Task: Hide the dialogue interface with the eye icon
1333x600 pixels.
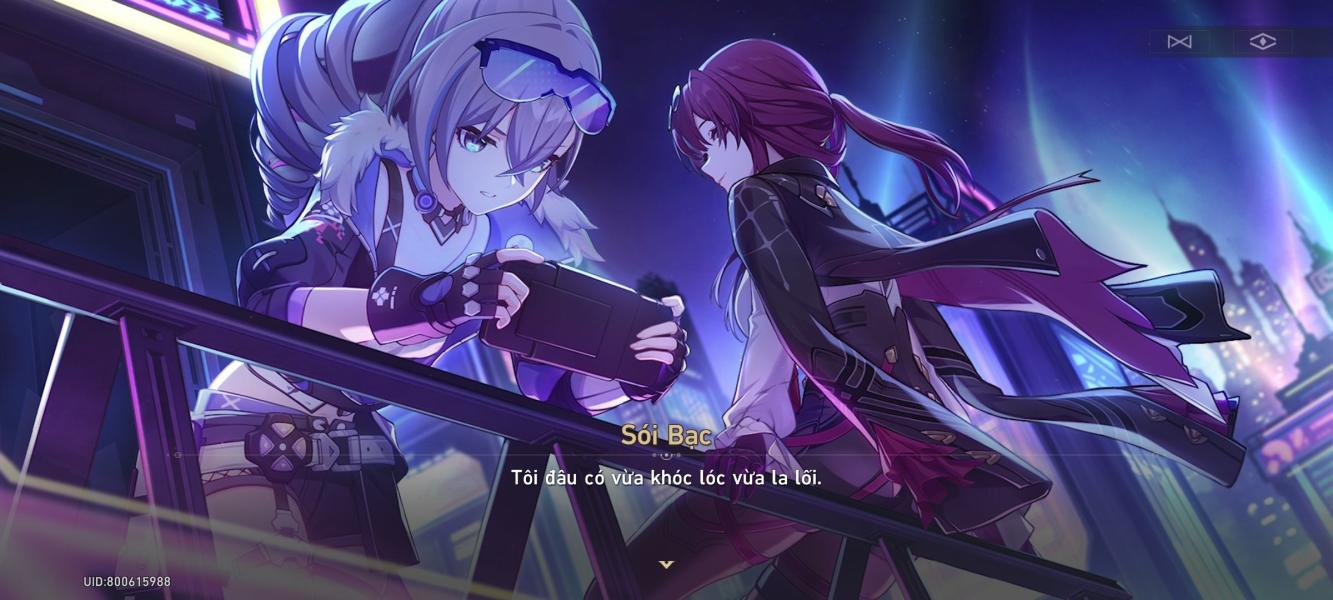Action: point(1263,42)
